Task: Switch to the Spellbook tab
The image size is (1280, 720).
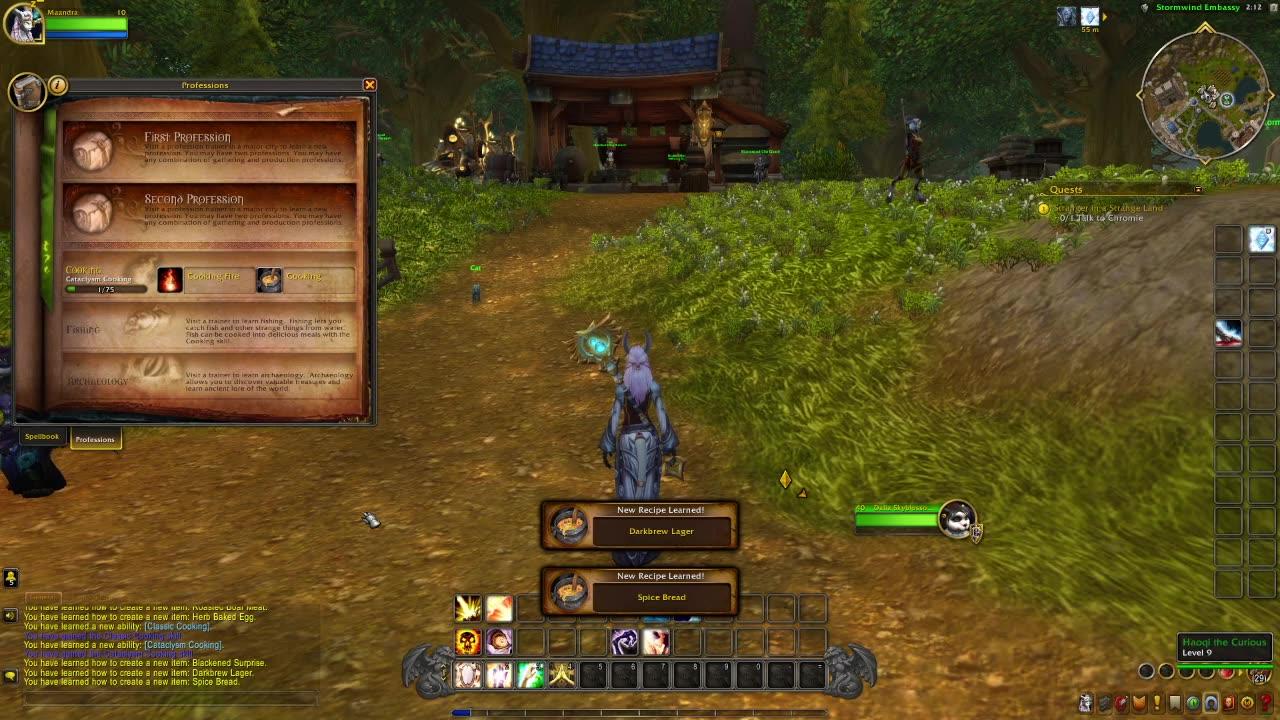Action: coord(42,436)
